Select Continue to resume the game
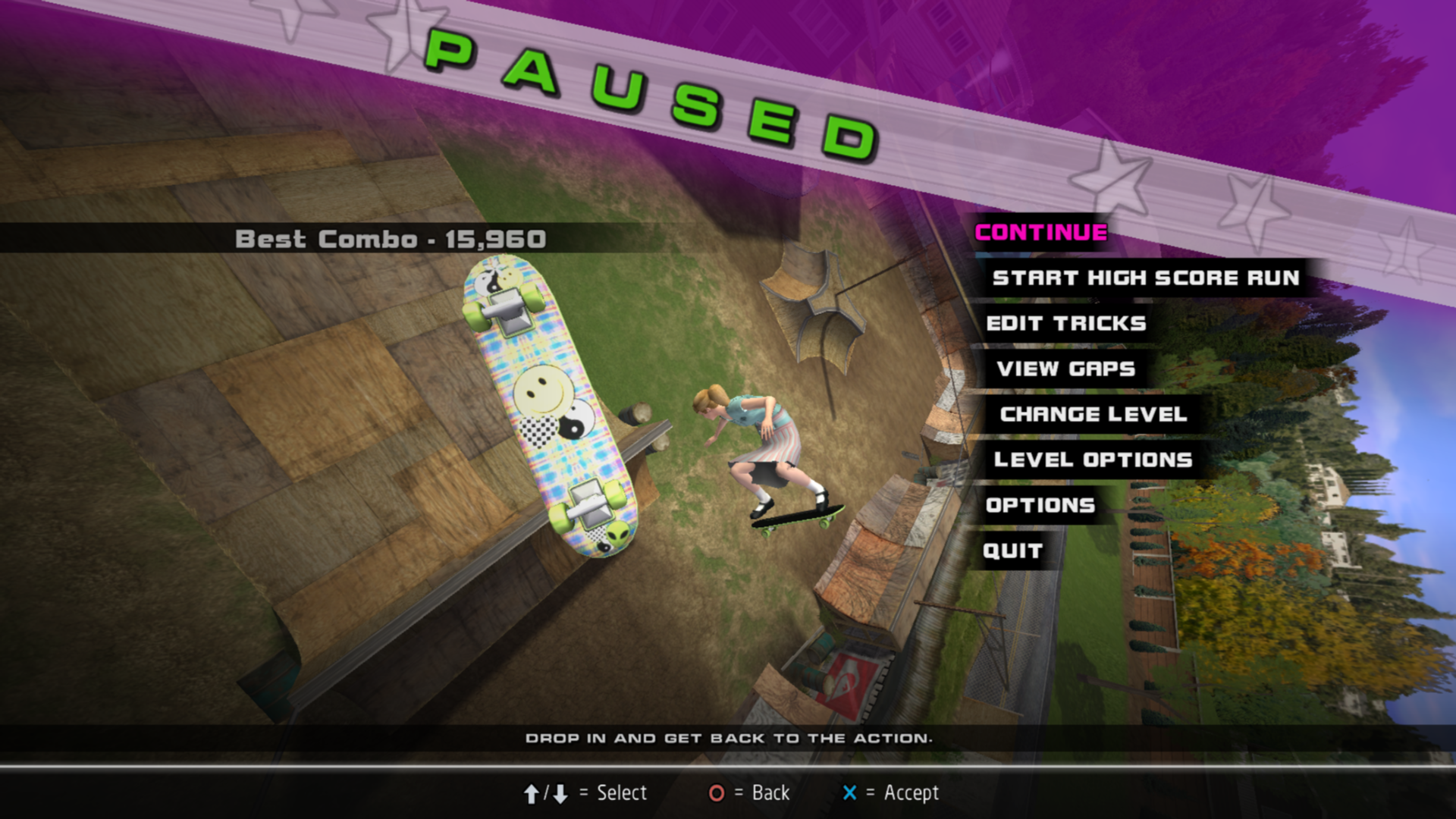 [x=1040, y=232]
